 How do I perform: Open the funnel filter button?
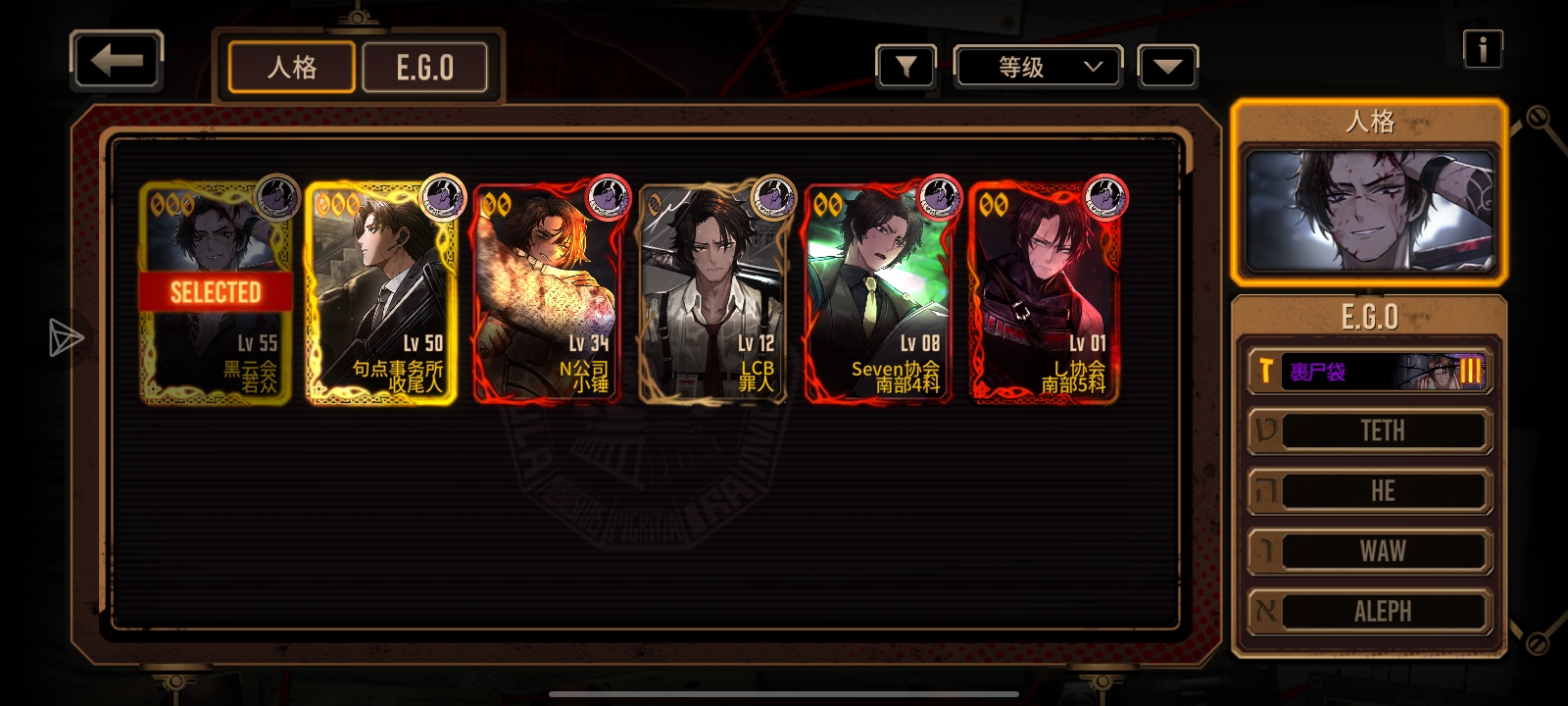[906, 68]
